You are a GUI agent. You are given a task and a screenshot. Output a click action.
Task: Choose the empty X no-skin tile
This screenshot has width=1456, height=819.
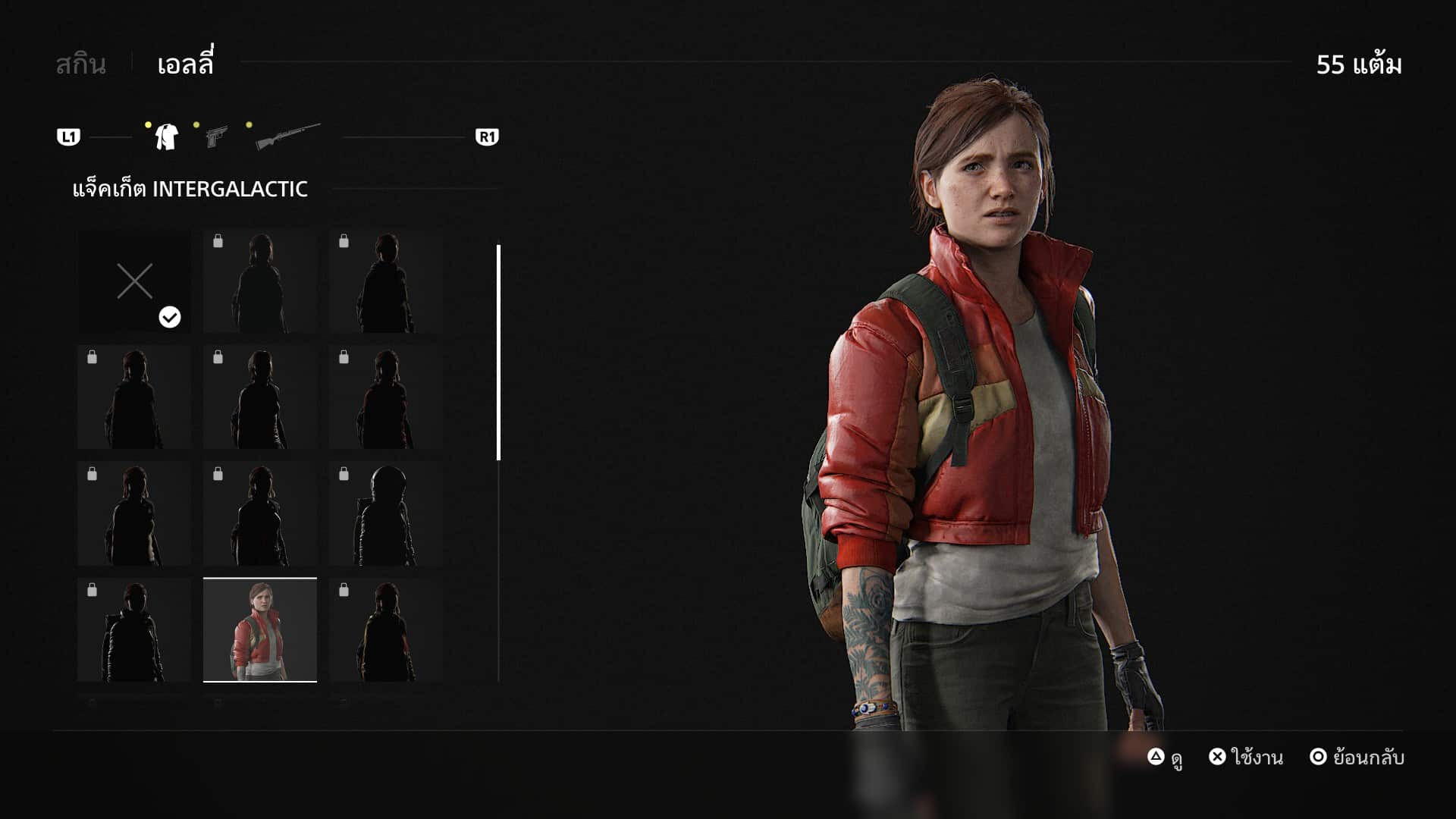pyautogui.click(x=134, y=282)
